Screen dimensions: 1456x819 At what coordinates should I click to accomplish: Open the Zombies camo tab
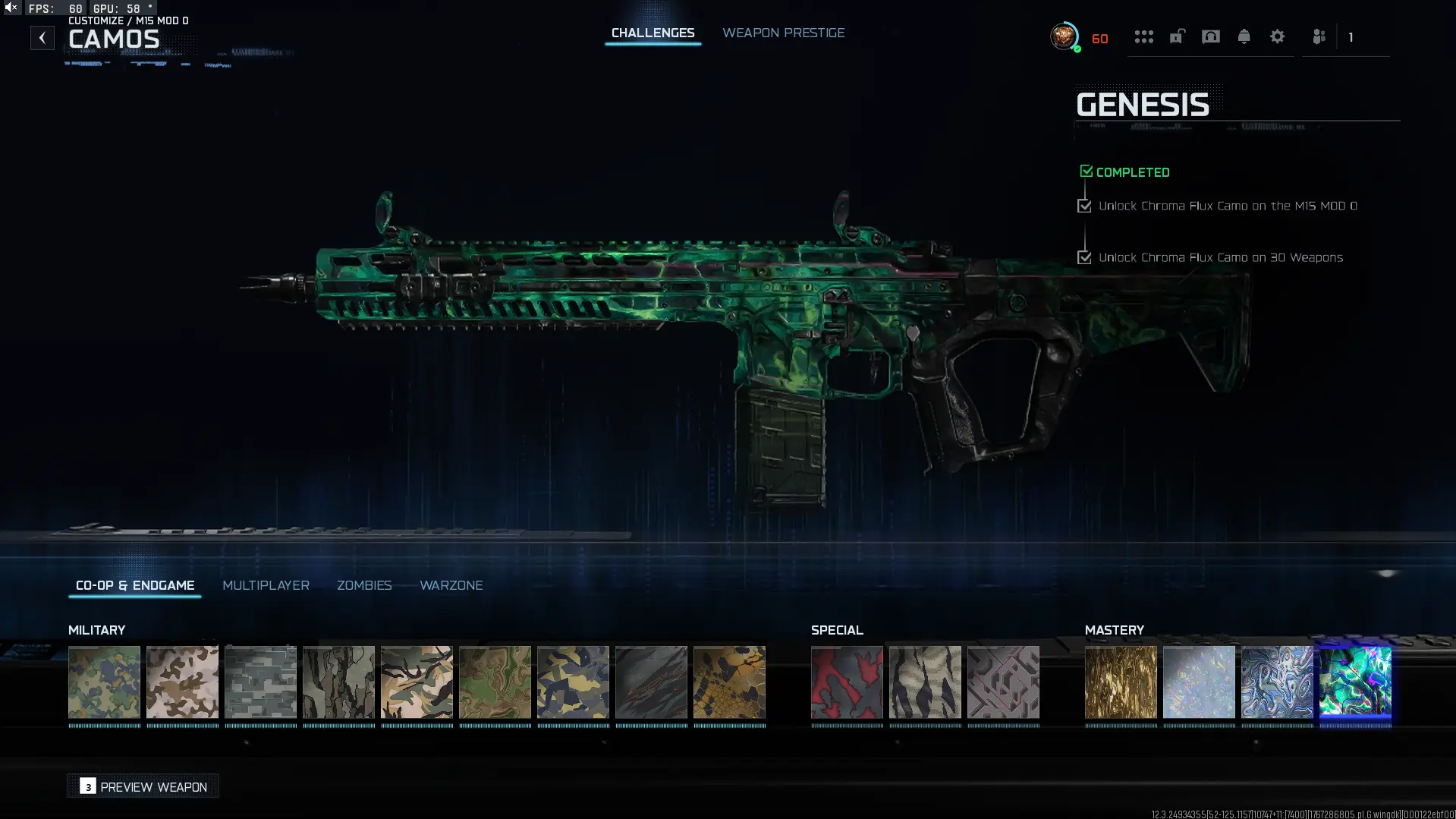pyautogui.click(x=364, y=585)
